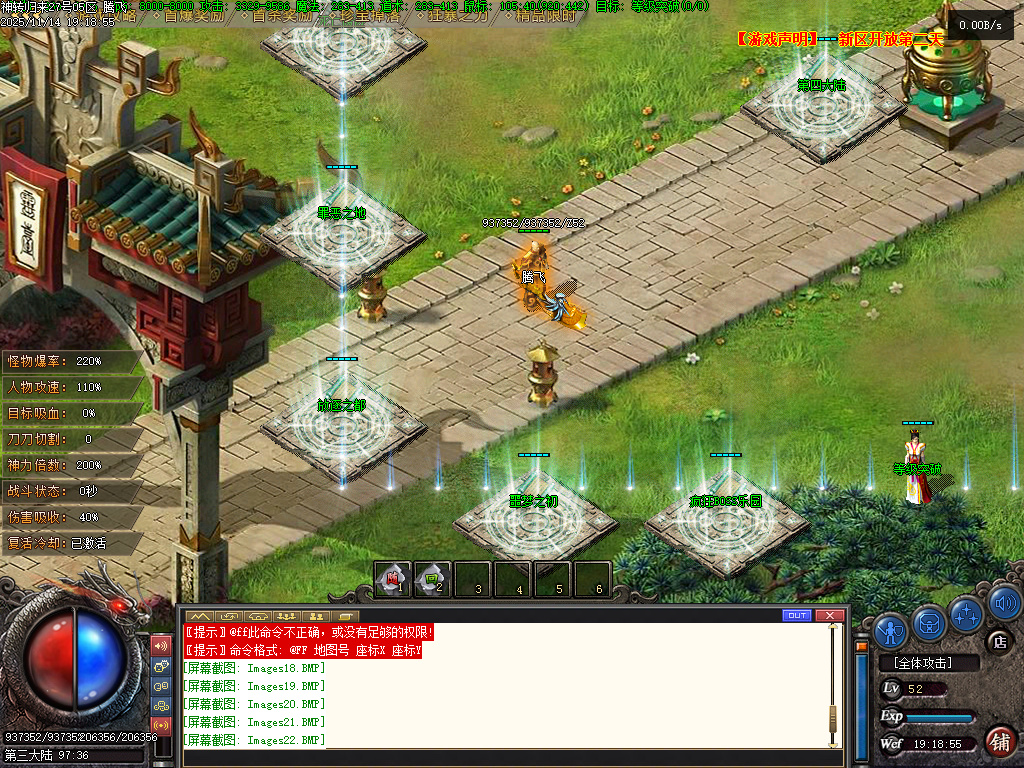Click the red speaker chat channel button
The width and height of the screenshot is (1024, 768).
tap(160, 645)
